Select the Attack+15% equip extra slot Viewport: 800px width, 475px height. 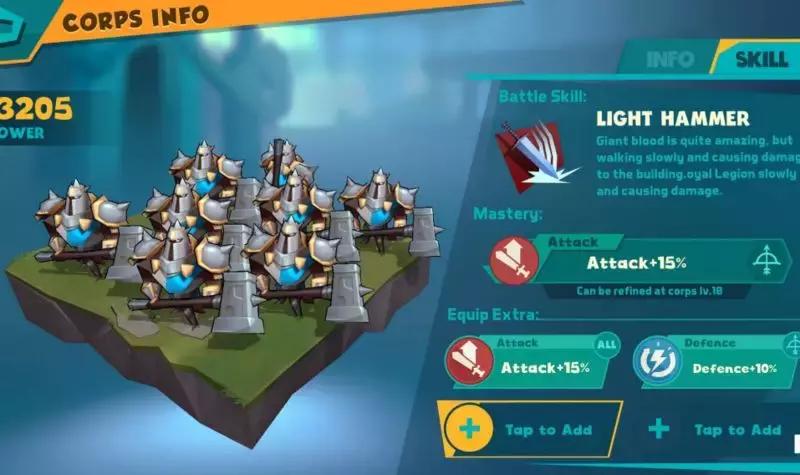(x=529, y=362)
